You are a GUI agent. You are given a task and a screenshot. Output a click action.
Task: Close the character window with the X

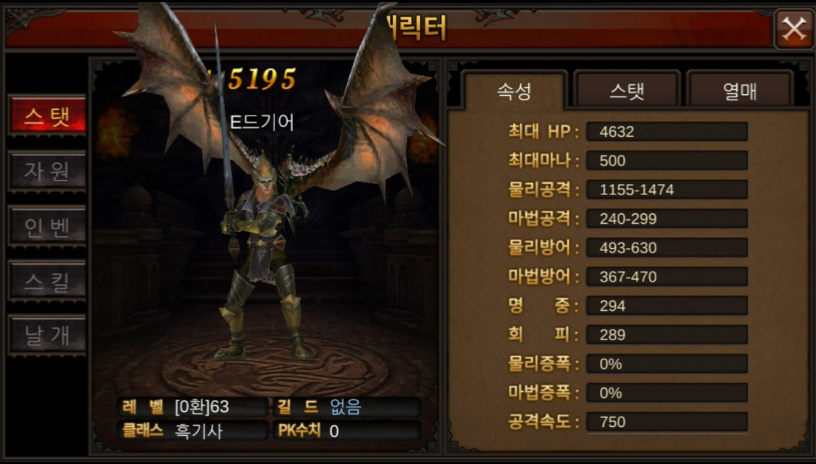tap(793, 29)
